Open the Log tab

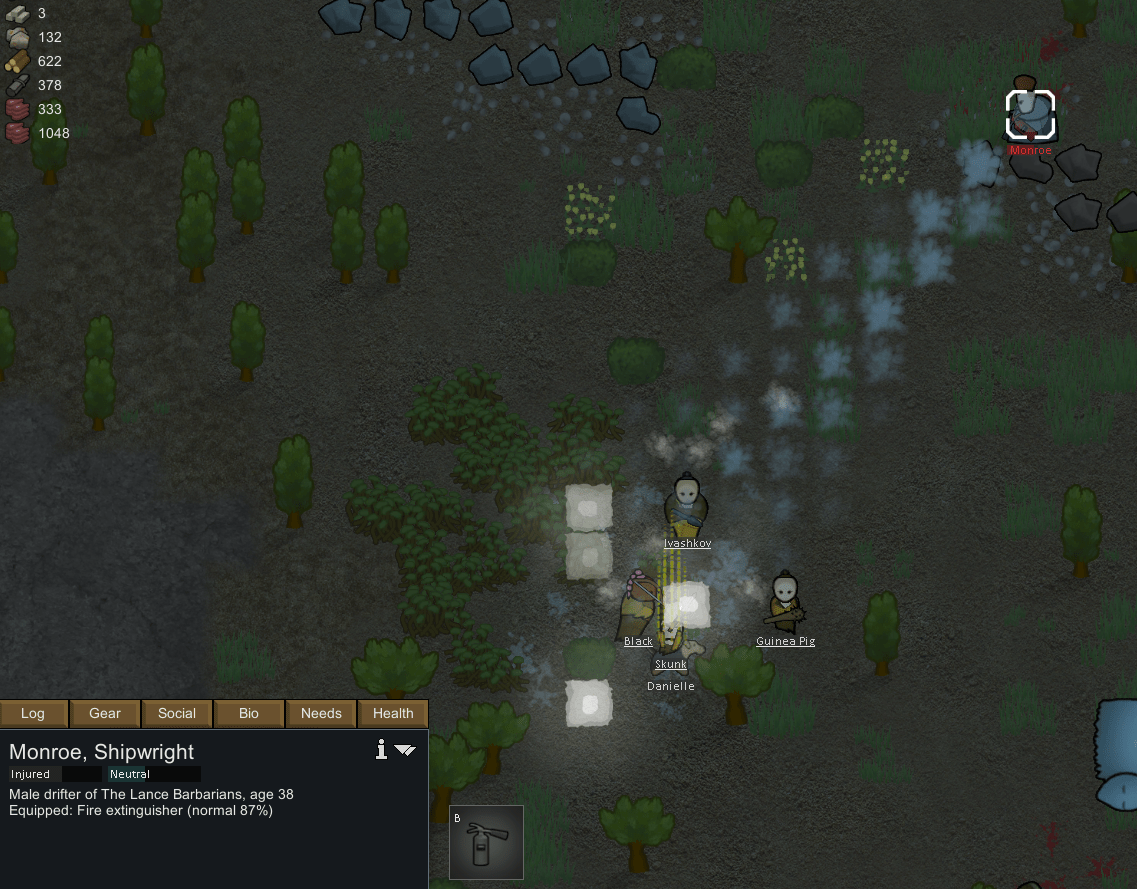point(33,713)
